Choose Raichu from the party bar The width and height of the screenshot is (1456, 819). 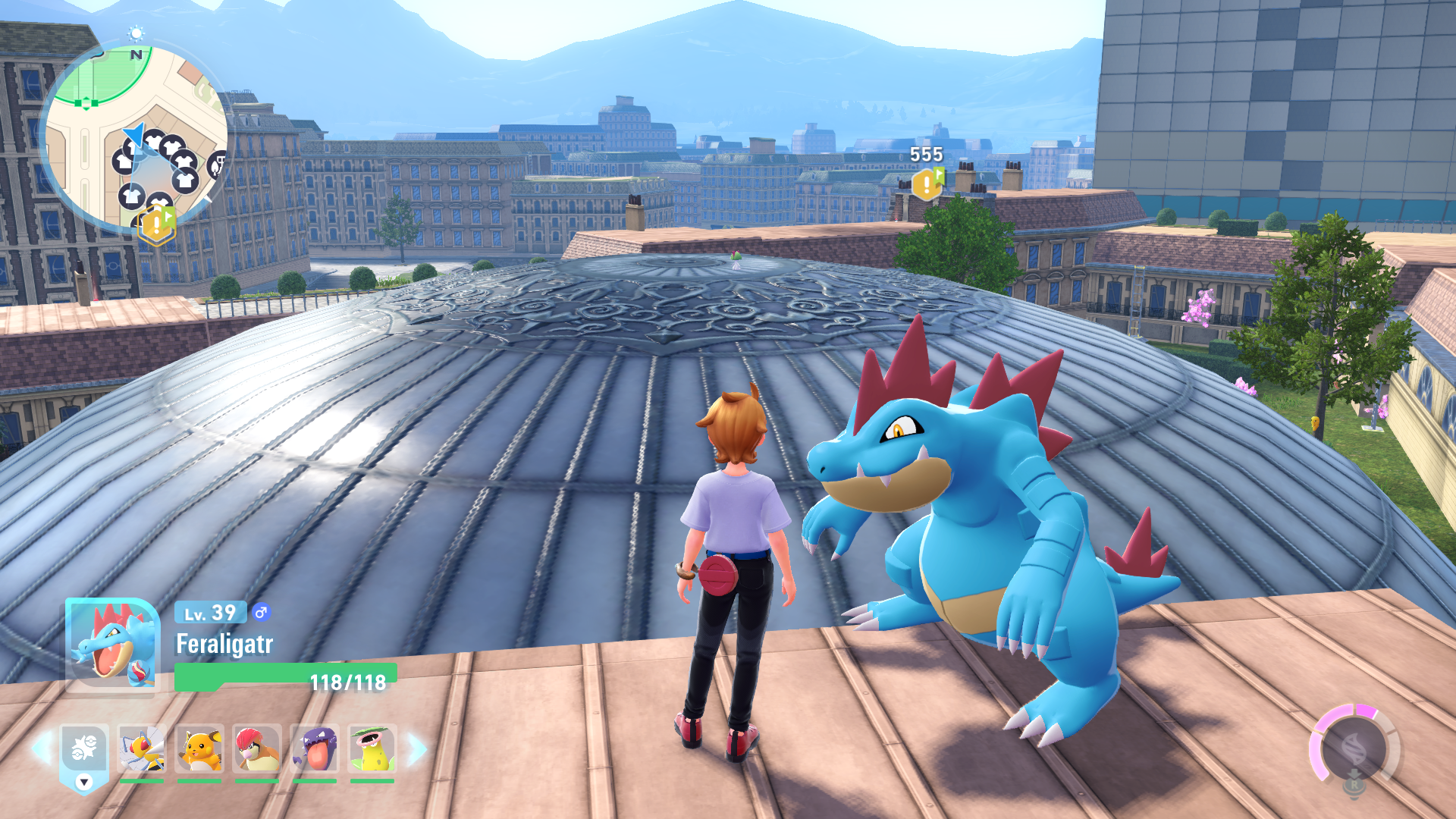(x=199, y=748)
